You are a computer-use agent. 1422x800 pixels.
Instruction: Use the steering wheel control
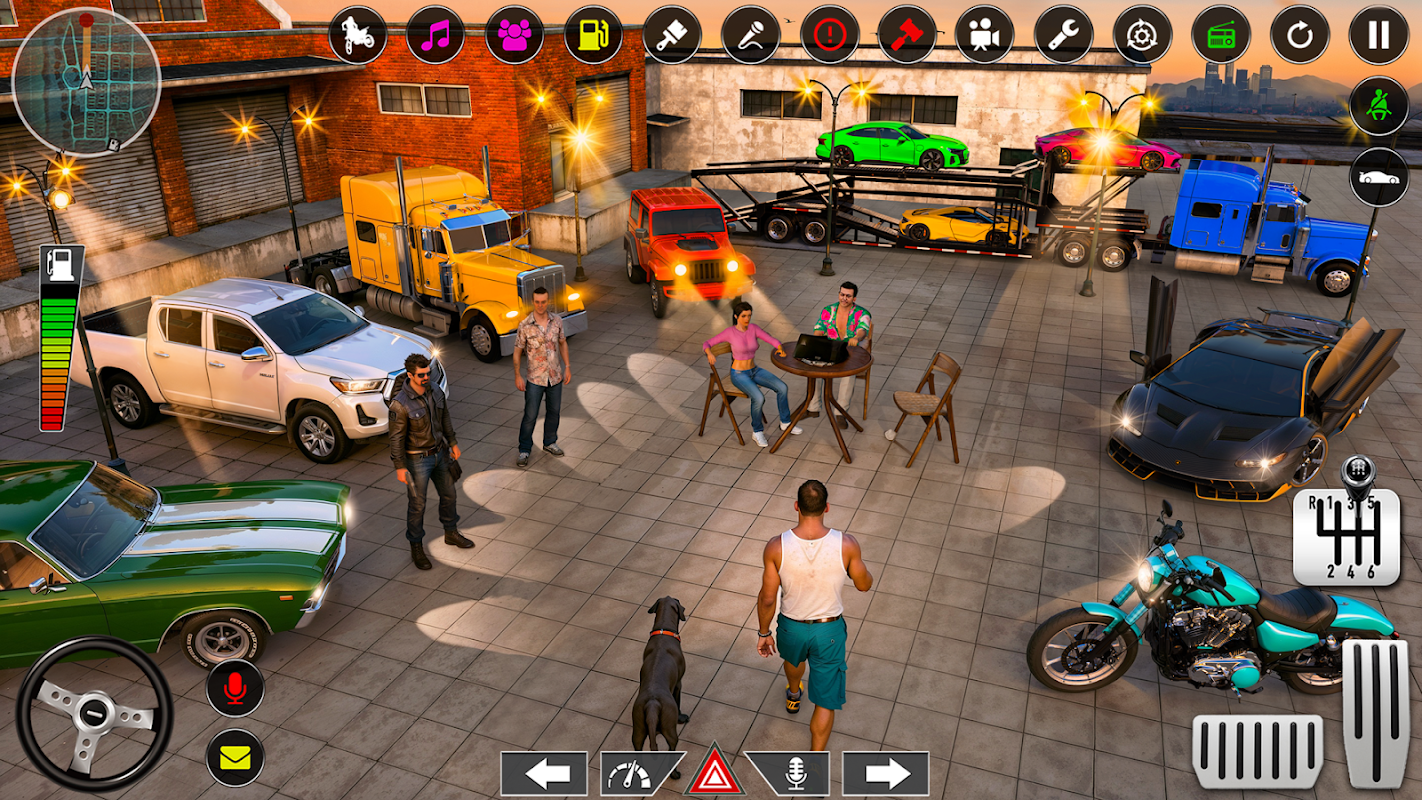pos(94,714)
